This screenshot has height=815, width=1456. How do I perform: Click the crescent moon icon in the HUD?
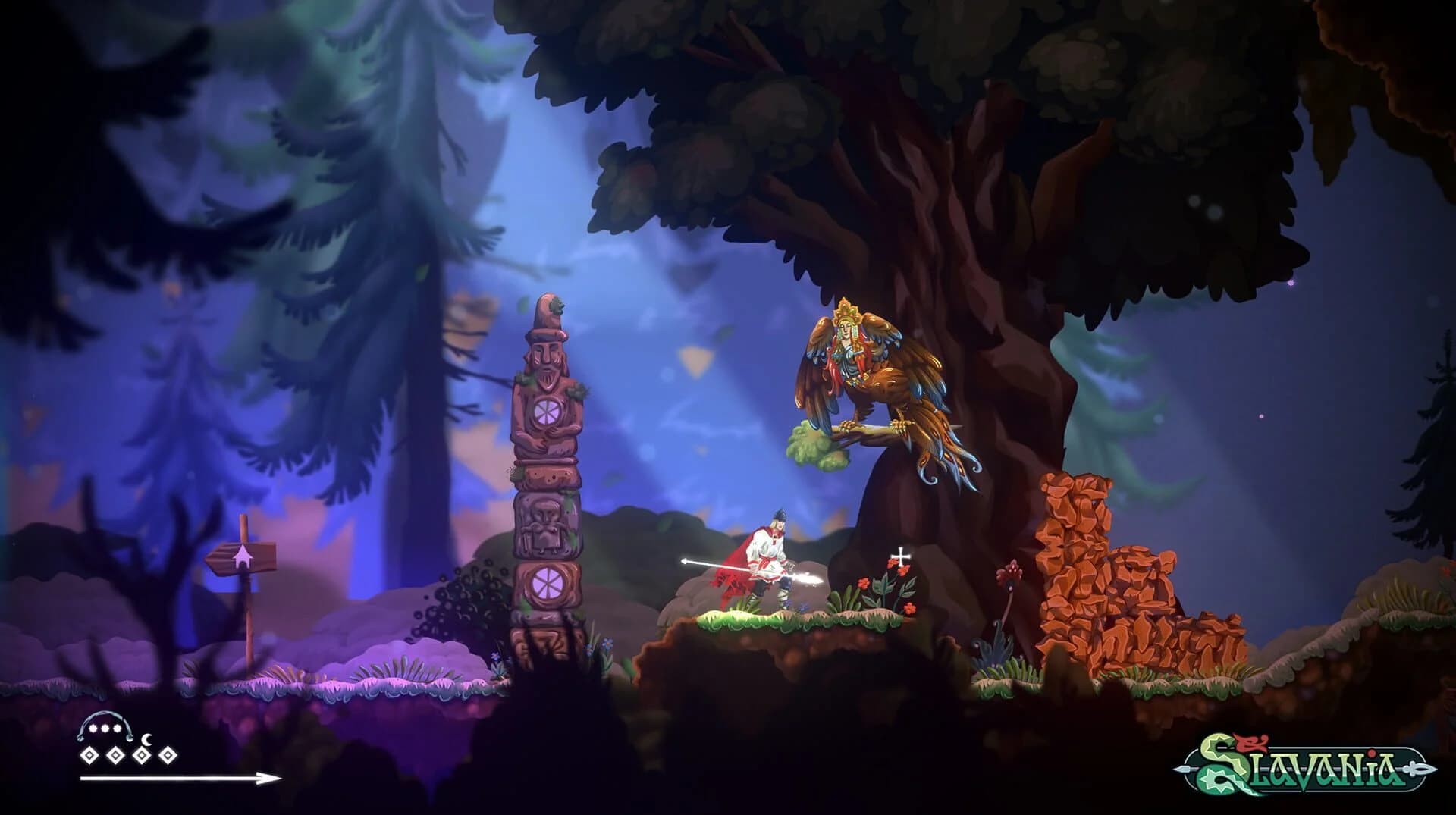(146, 739)
